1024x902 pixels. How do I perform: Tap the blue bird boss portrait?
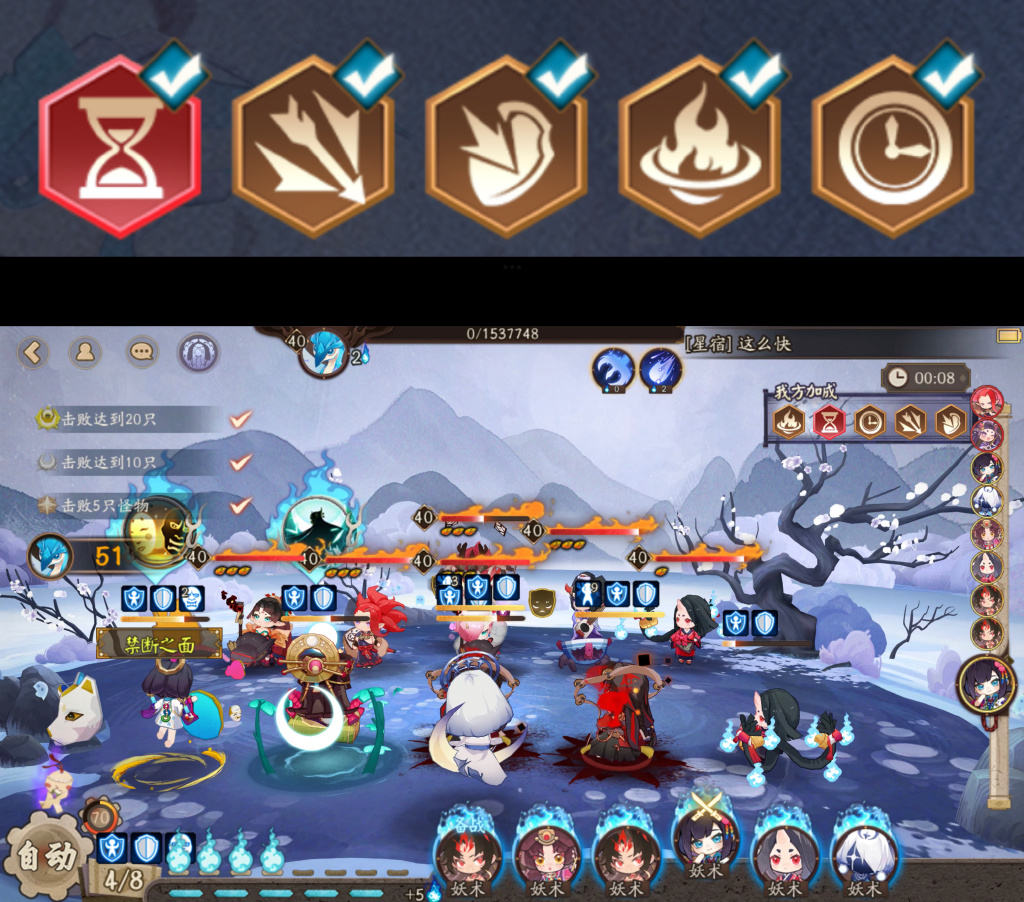coord(324,353)
